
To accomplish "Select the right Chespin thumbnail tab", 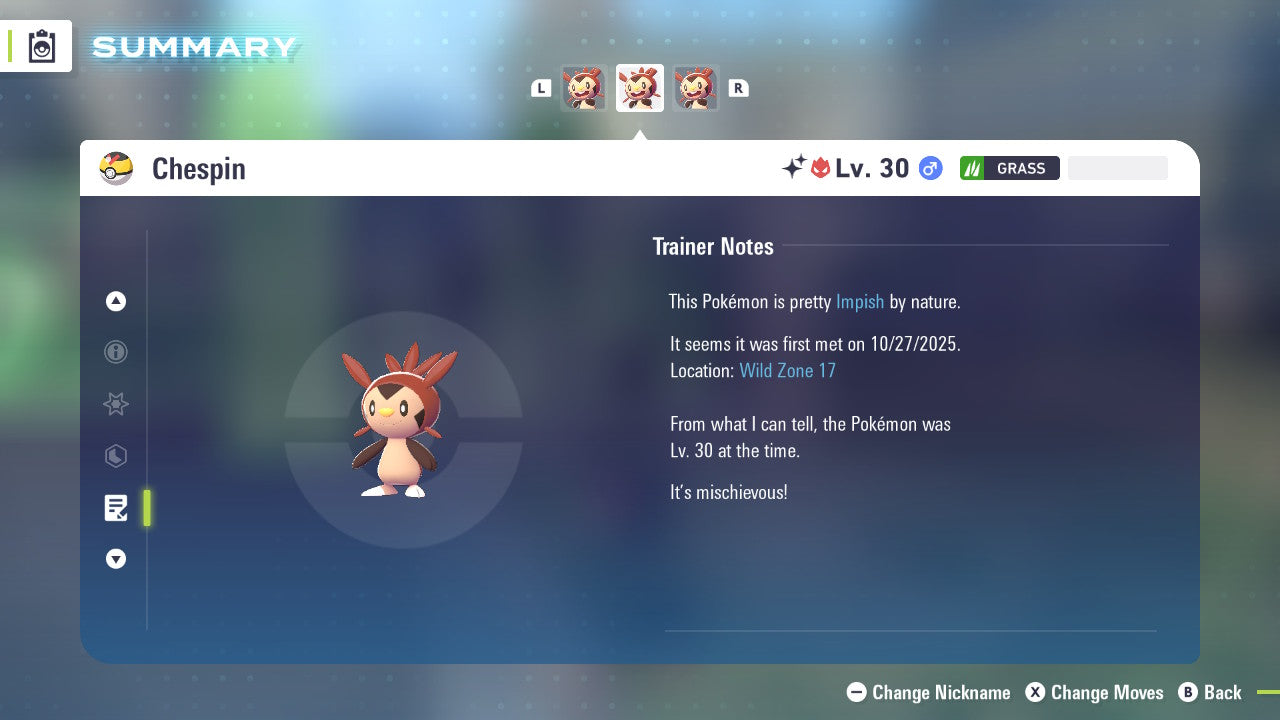I will [697, 87].
